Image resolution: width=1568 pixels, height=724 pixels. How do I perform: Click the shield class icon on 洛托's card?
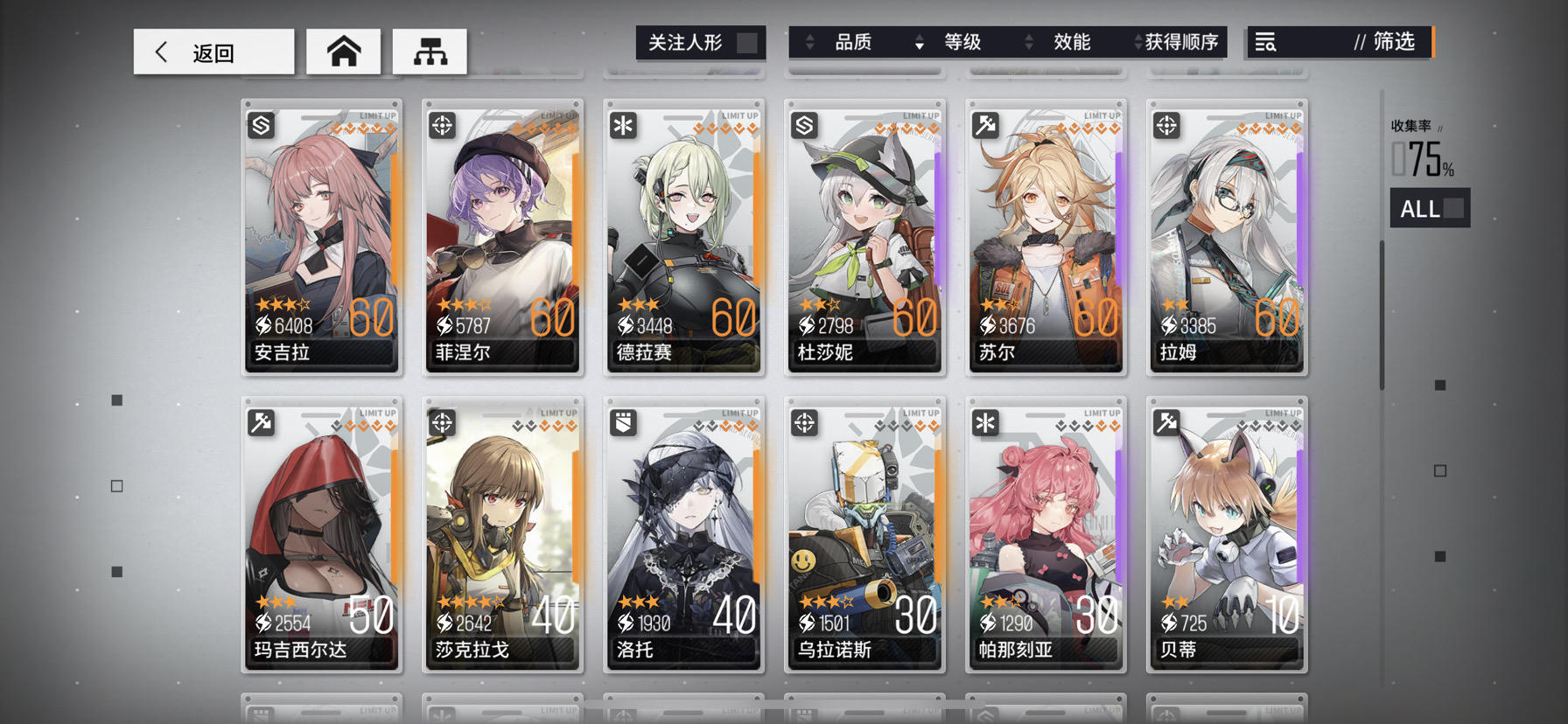pyautogui.click(x=623, y=421)
